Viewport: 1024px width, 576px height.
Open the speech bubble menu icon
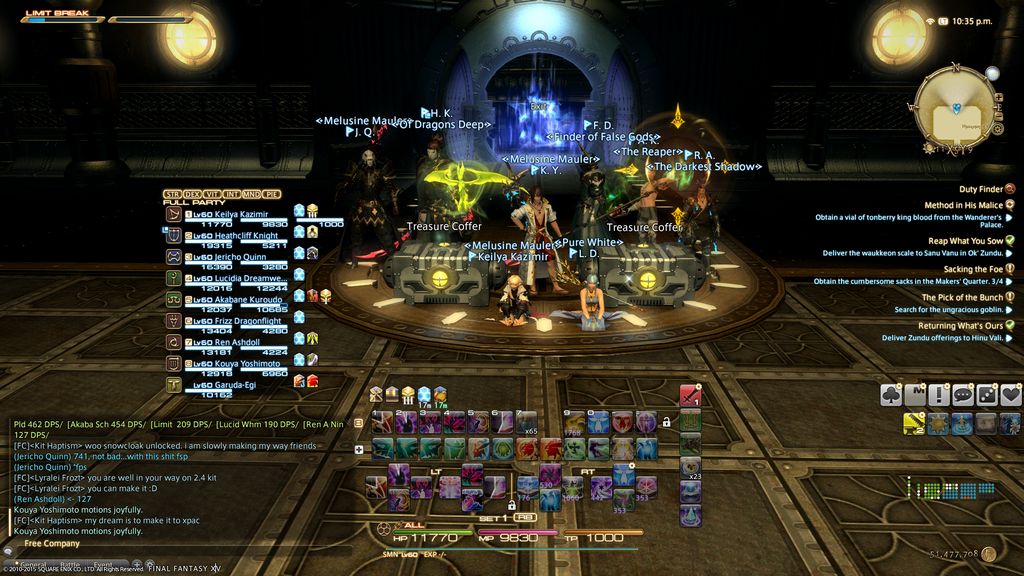click(x=962, y=395)
